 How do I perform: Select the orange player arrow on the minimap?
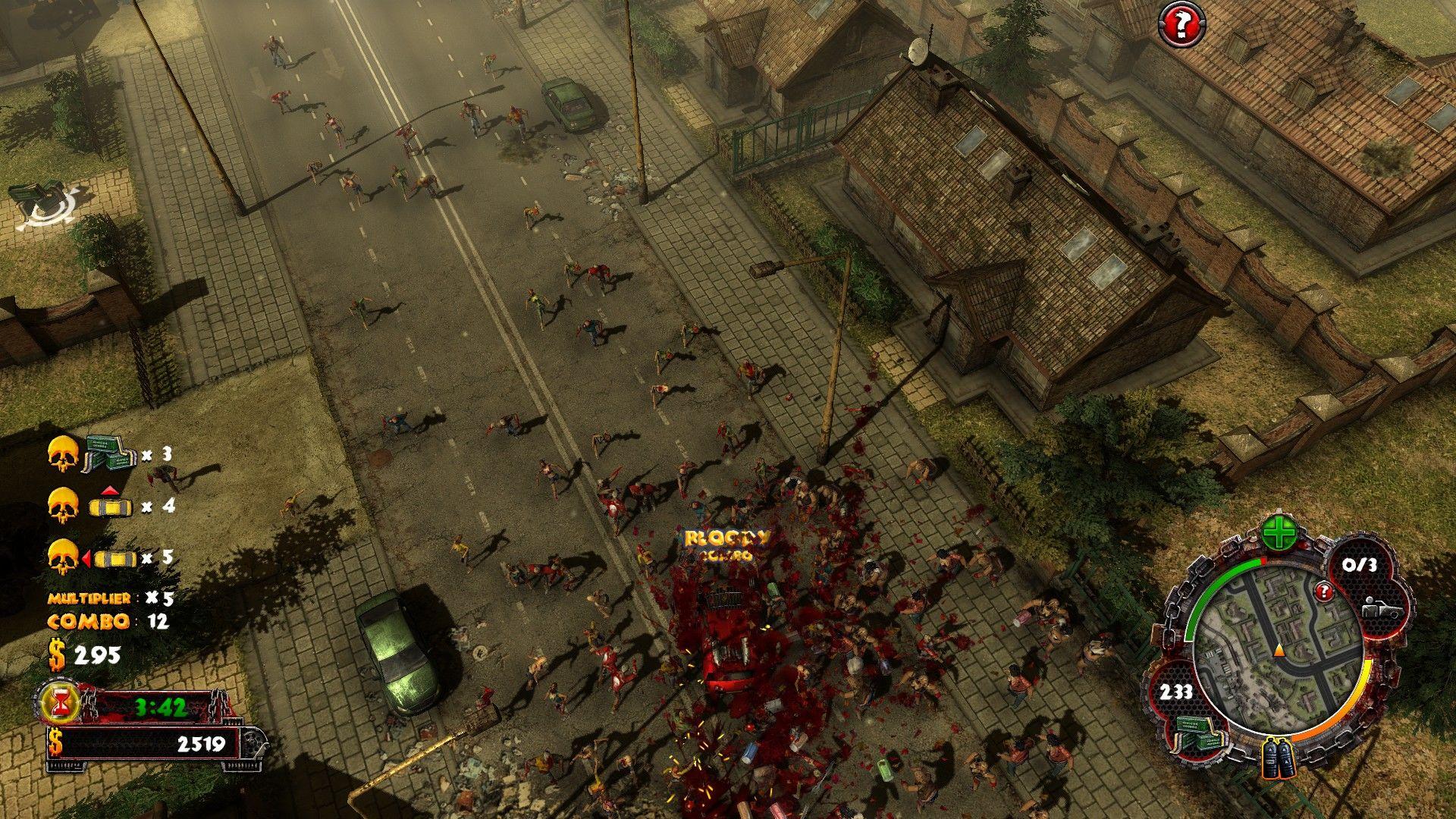[x=1279, y=650]
